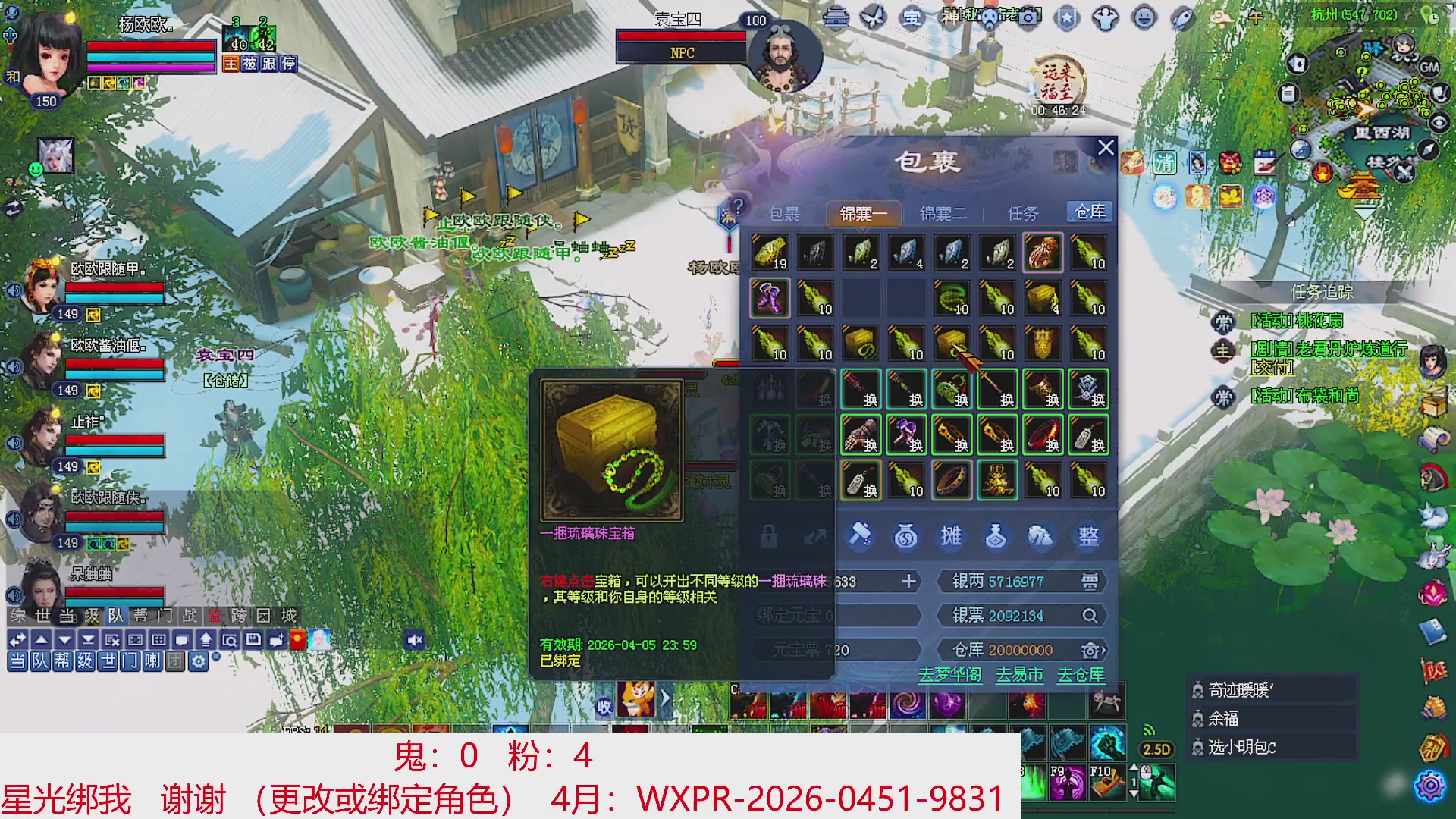Open the money pouch icon beside the hammer
The height and width of the screenshot is (819, 1456).
[x=906, y=536]
